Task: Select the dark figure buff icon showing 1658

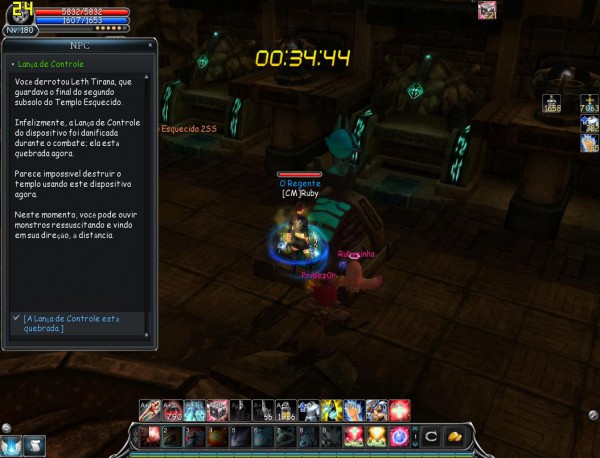Action: click(551, 102)
